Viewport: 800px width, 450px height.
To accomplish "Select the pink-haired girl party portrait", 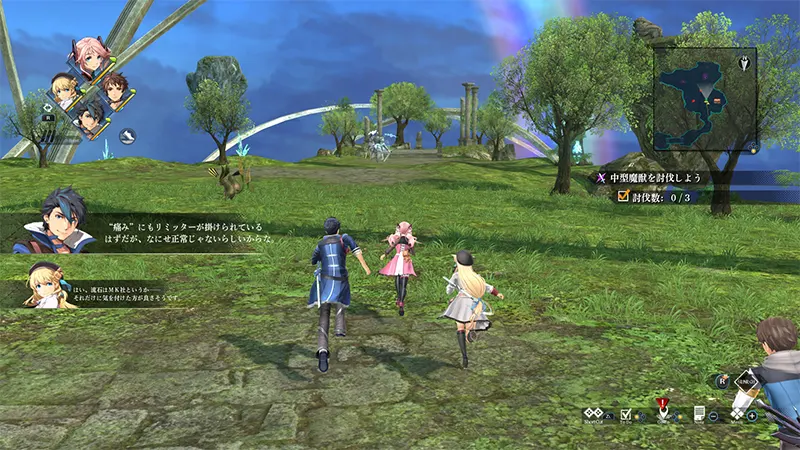I will point(89,59).
